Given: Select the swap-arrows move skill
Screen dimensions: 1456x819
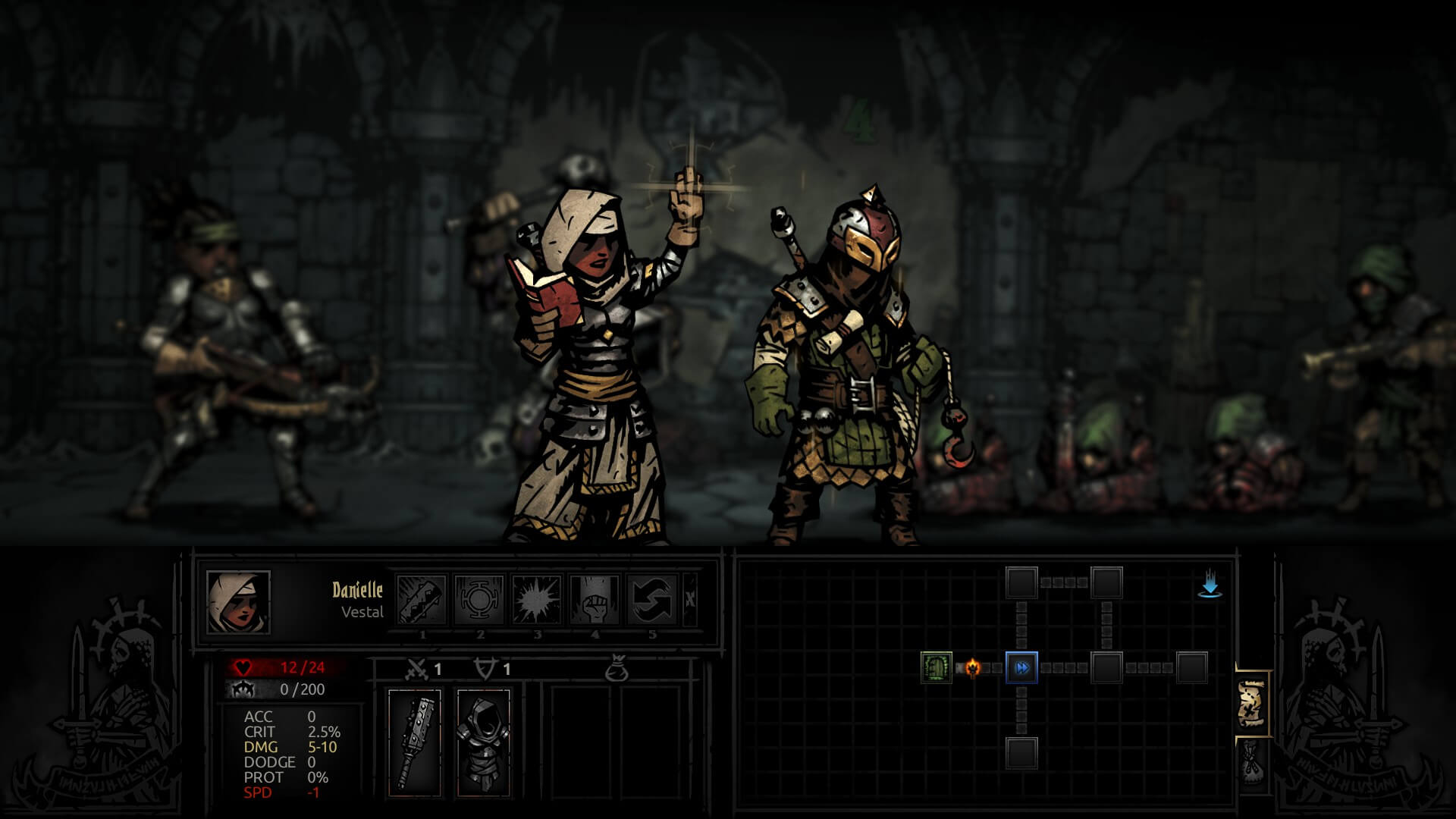Looking at the screenshot, I should point(652,599).
